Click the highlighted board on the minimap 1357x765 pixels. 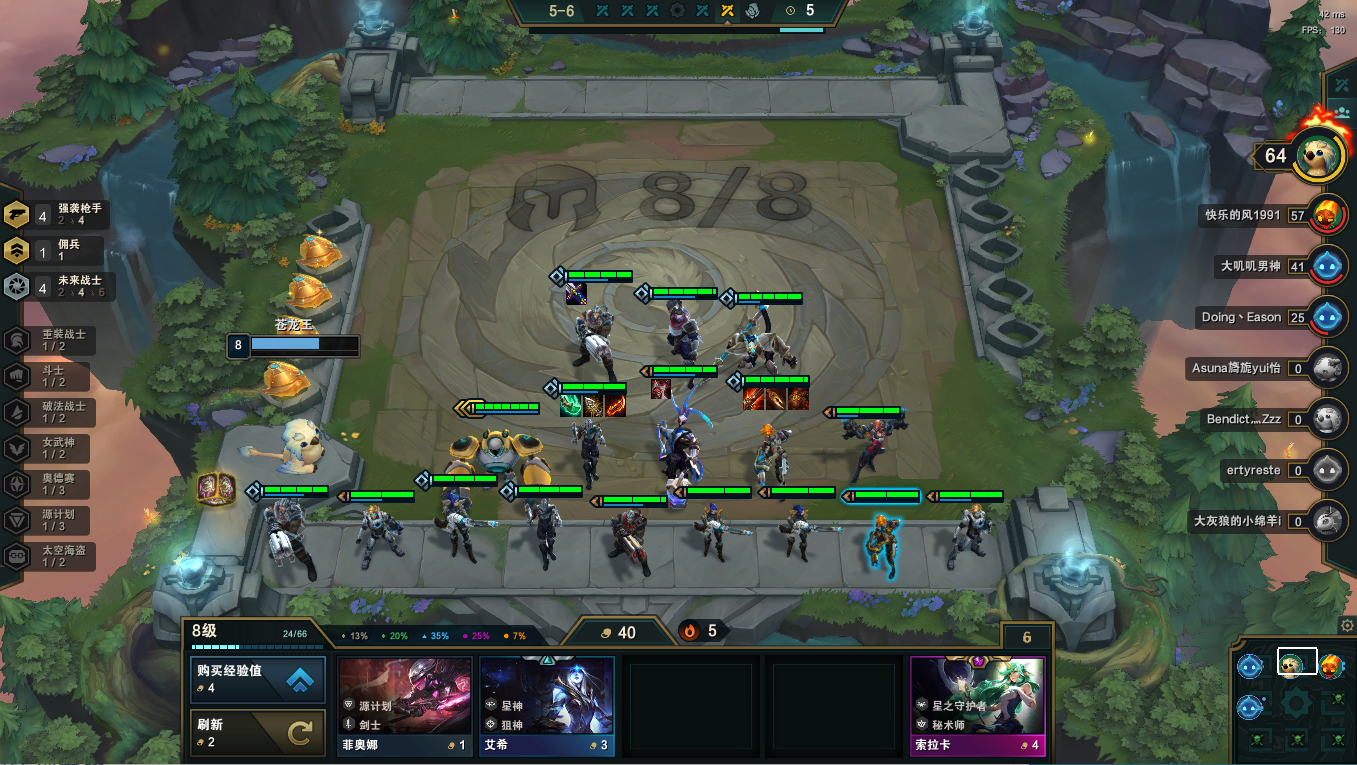(x=1296, y=662)
